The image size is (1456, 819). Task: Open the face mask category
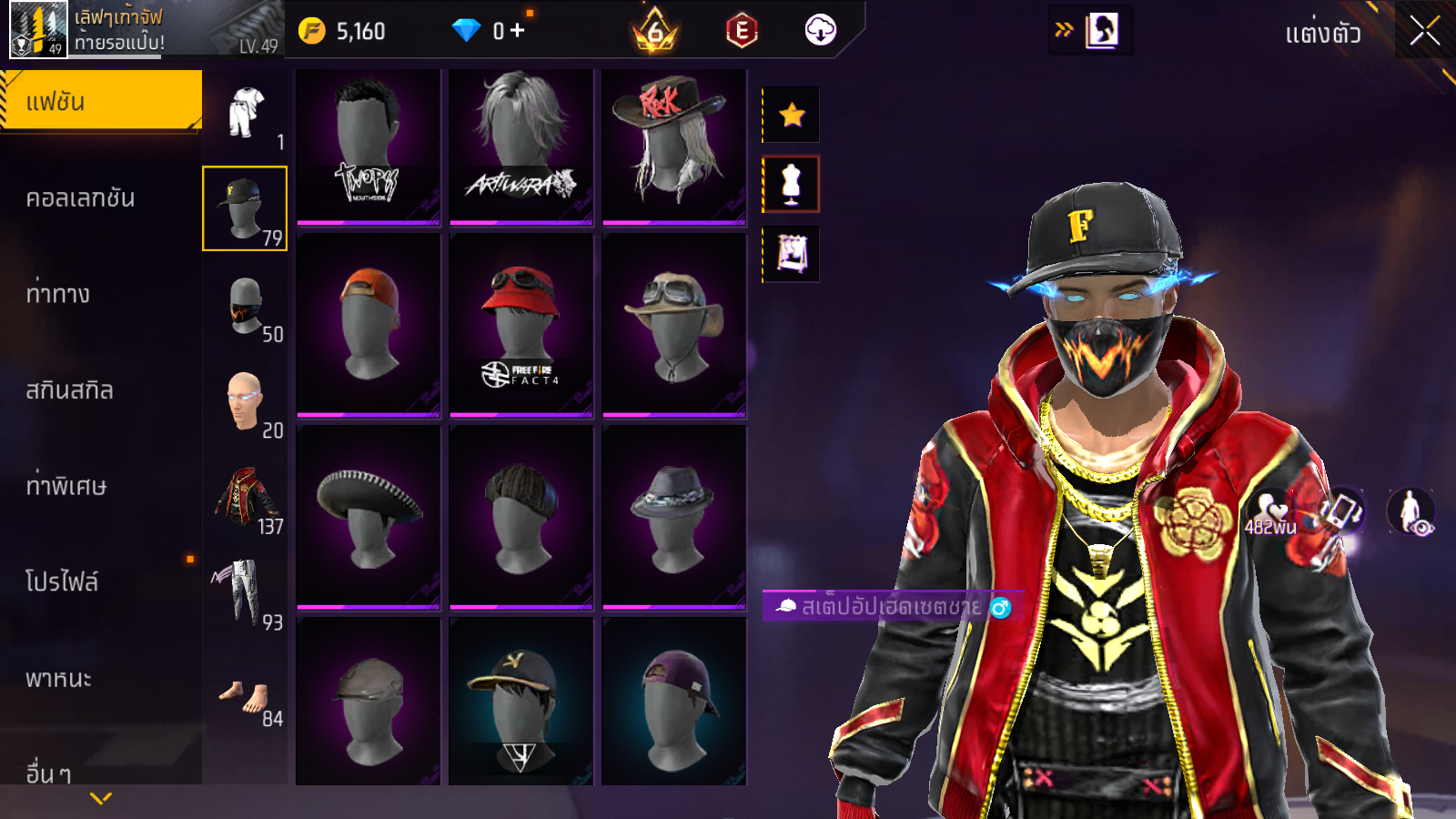pos(245,306)
